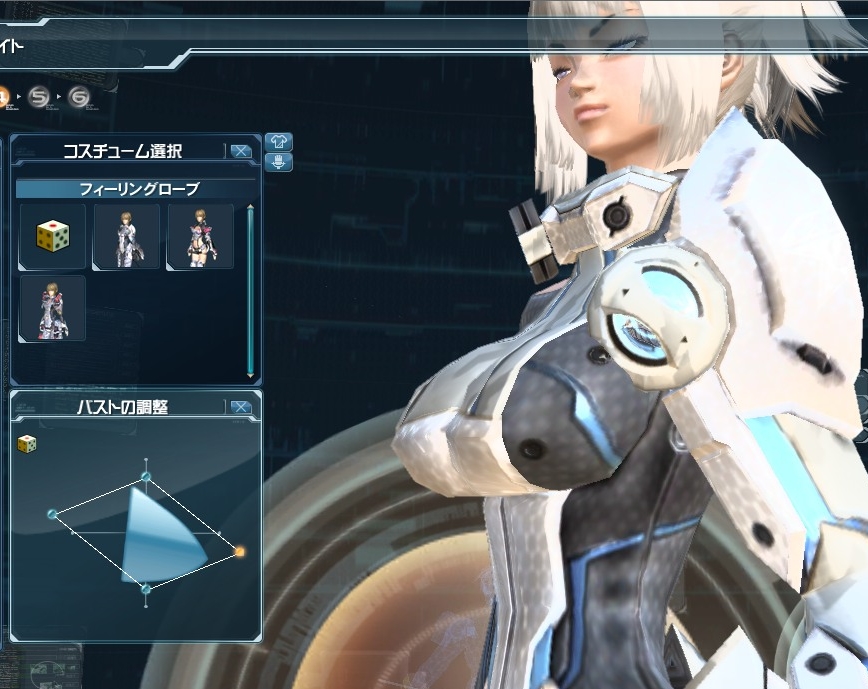Image resolution: width=868 pixels, height=689 pixels.
Task: Click the costume list scrollbar
Action: pos(250,290)
